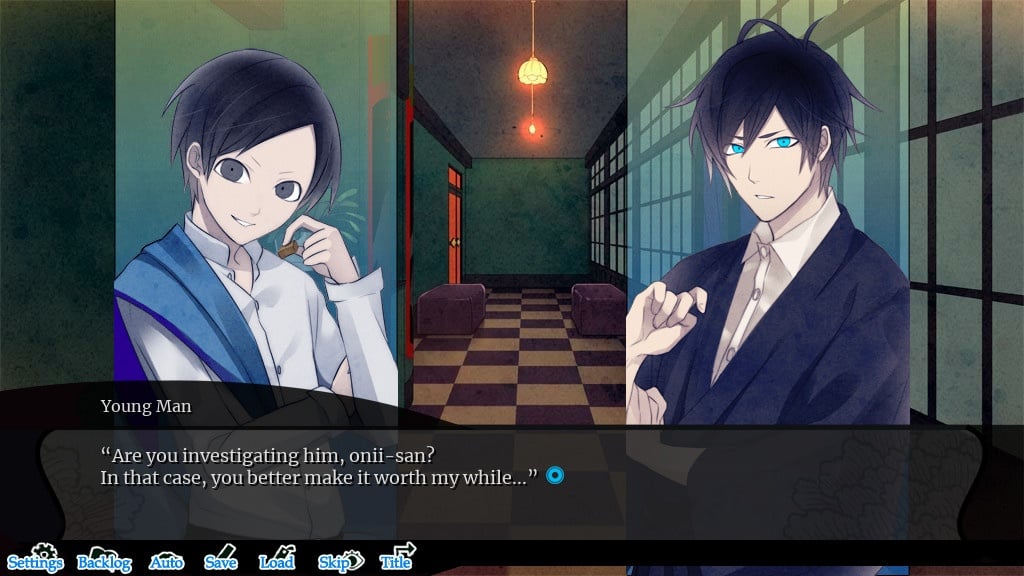Save the current game
The height and width of the screenshot is (576, 1024).
coord(221,561)
